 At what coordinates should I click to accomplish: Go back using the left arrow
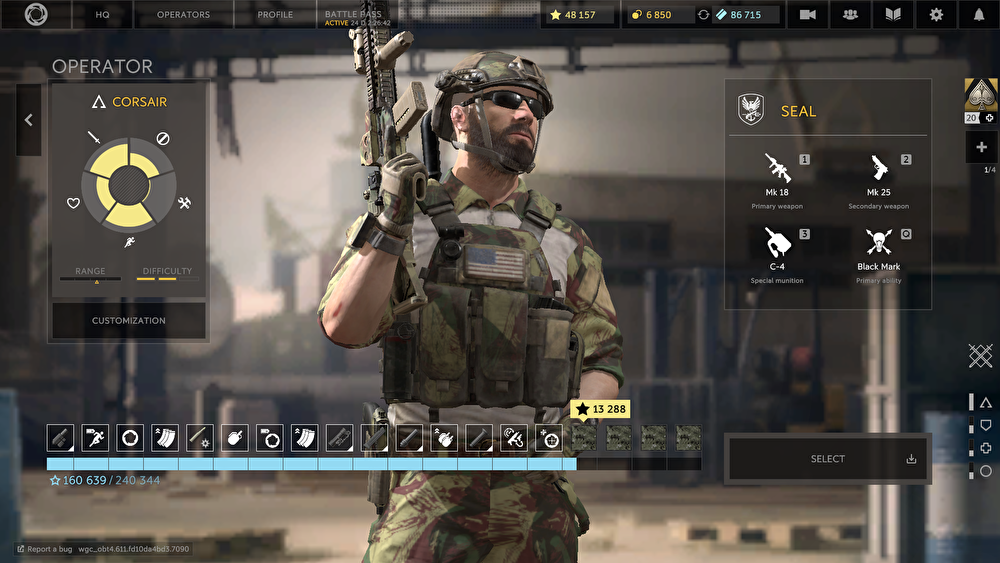pyautogui.click(x=28, y=120)
